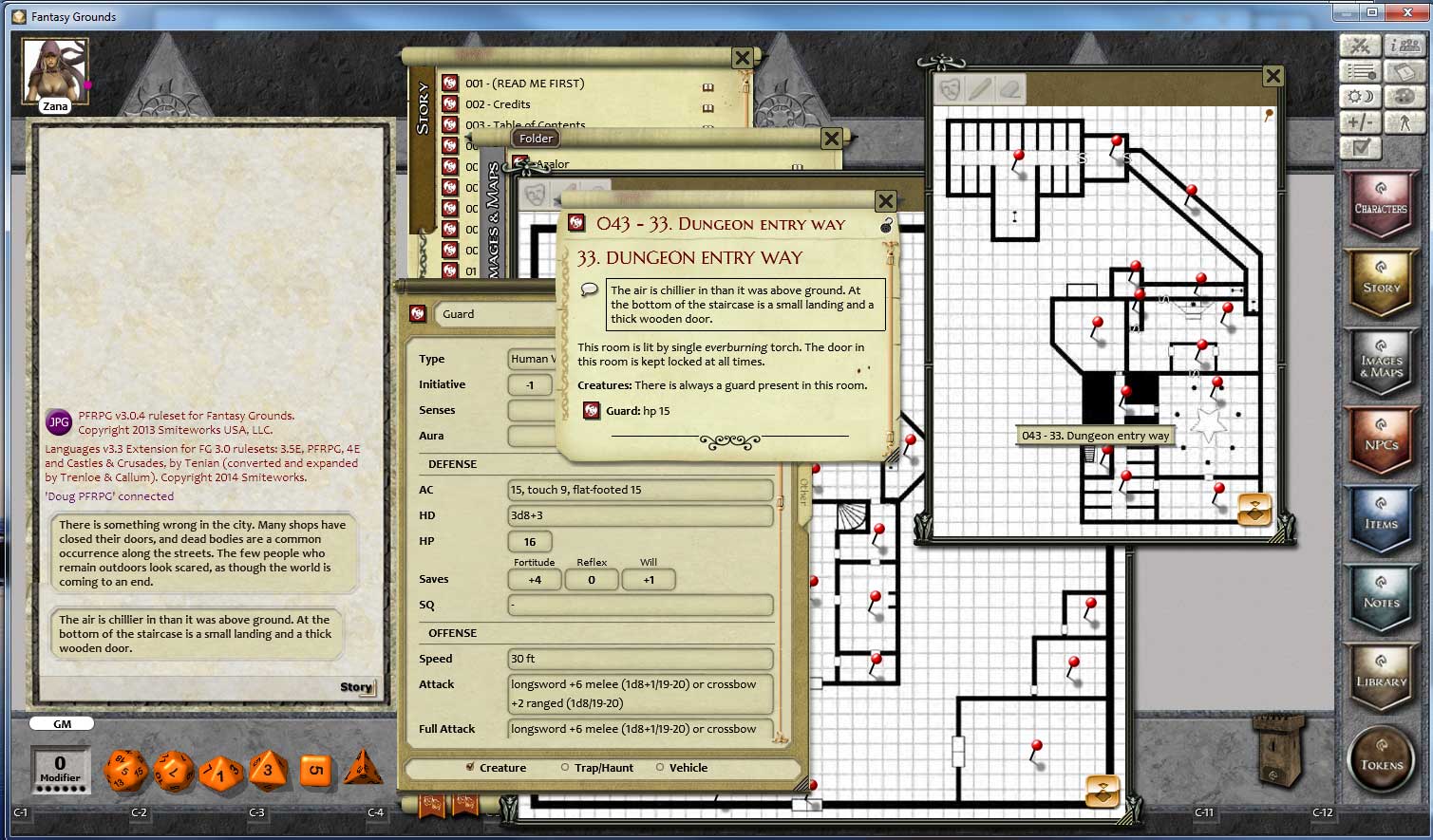
Task: Open the modifiers +/- panel
Action: (1360, 121)
